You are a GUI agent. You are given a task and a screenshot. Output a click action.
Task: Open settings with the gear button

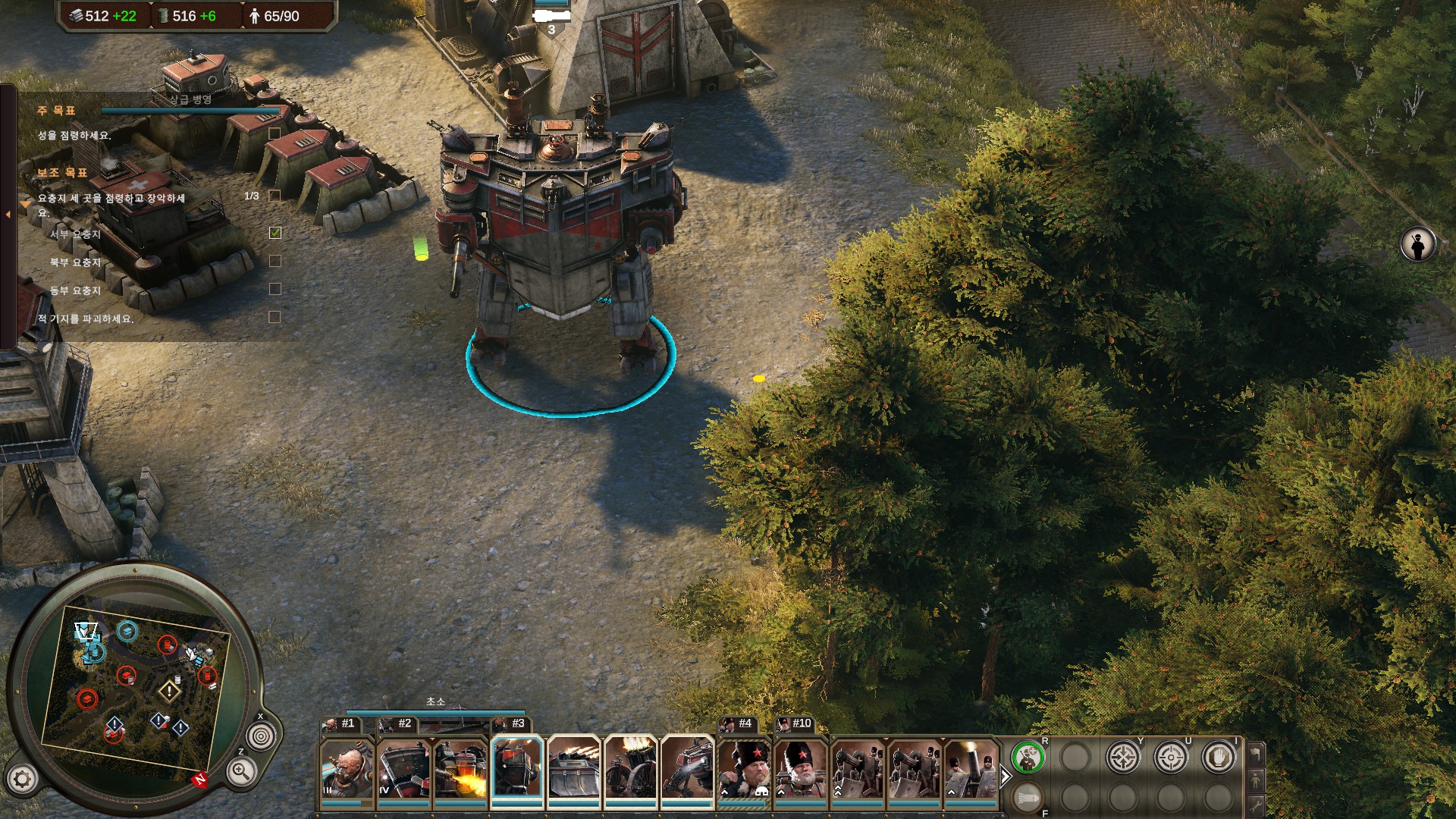(22, 779)
